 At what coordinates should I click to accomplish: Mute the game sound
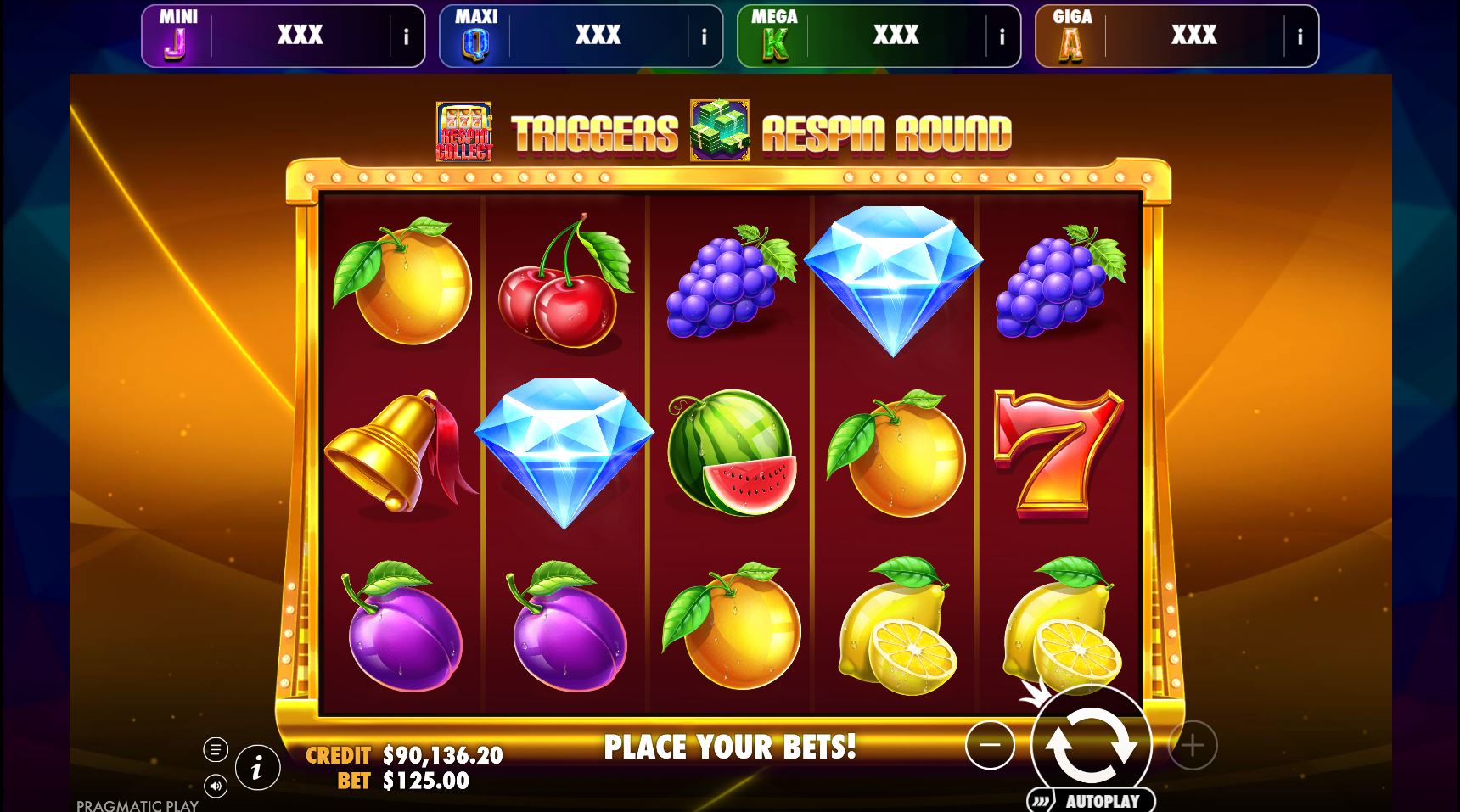215,787
